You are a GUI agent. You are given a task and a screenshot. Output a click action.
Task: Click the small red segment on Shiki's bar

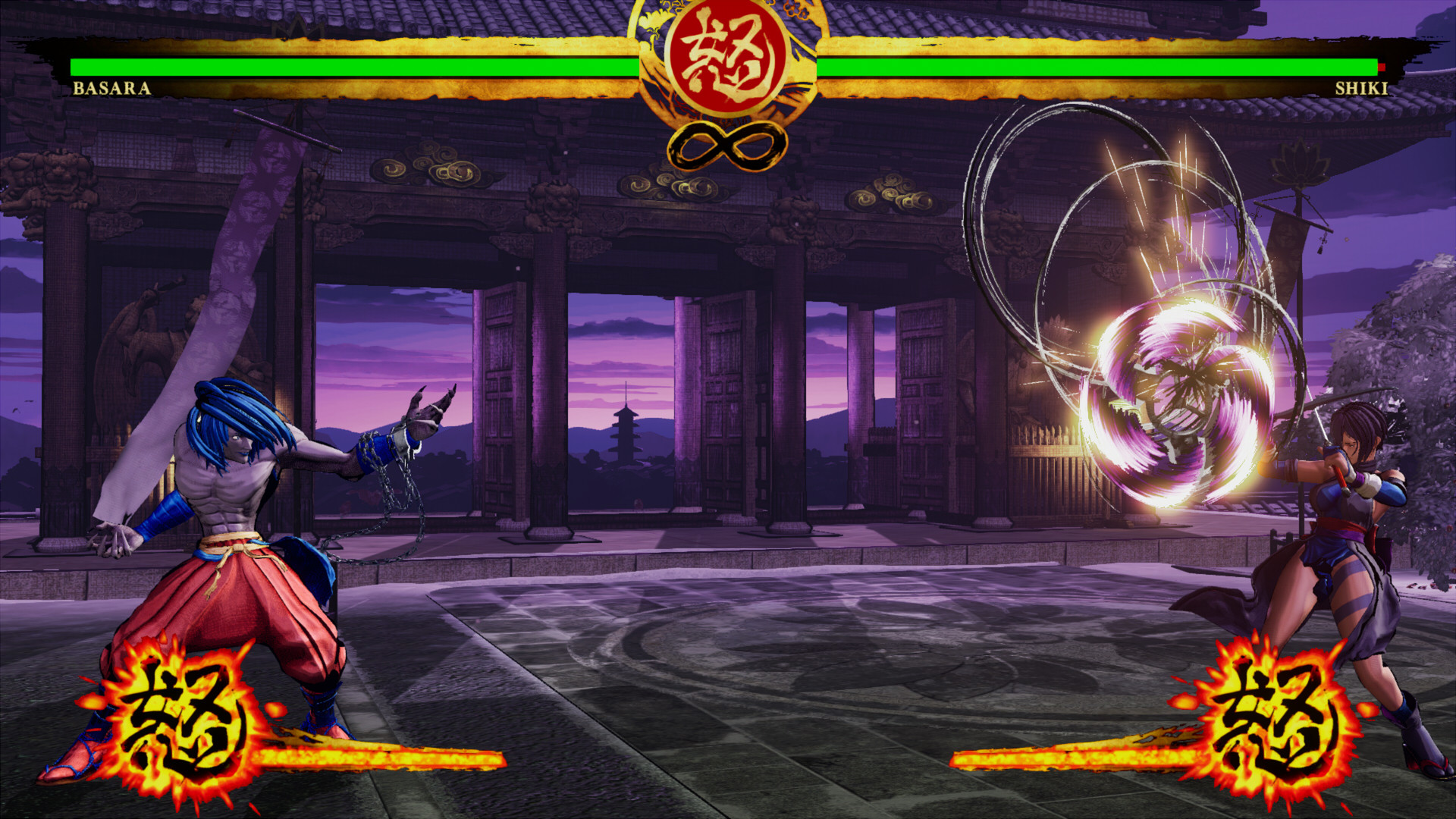click(x=1382, y=67)
